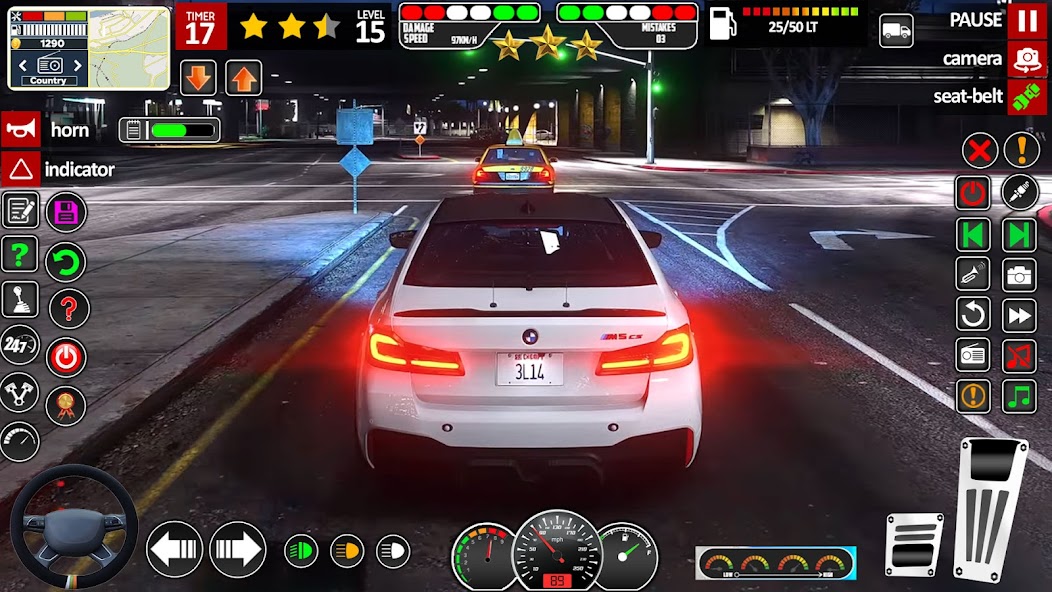Tap the fast-forward icon
Image resolution: width=1052 pixels, height=592 pixels.
1019,315
